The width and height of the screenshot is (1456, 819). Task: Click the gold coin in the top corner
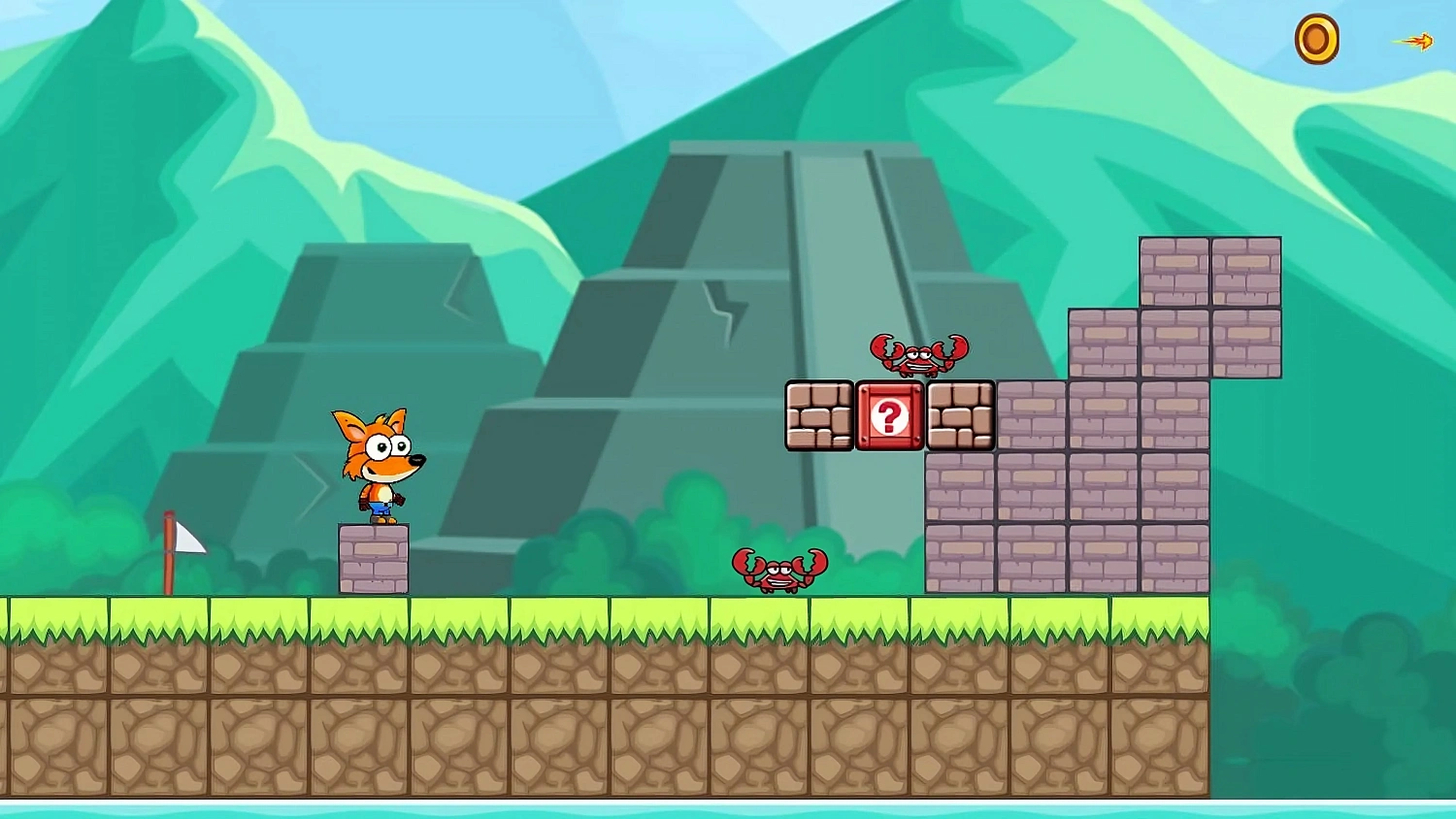tap(1318, 39)
